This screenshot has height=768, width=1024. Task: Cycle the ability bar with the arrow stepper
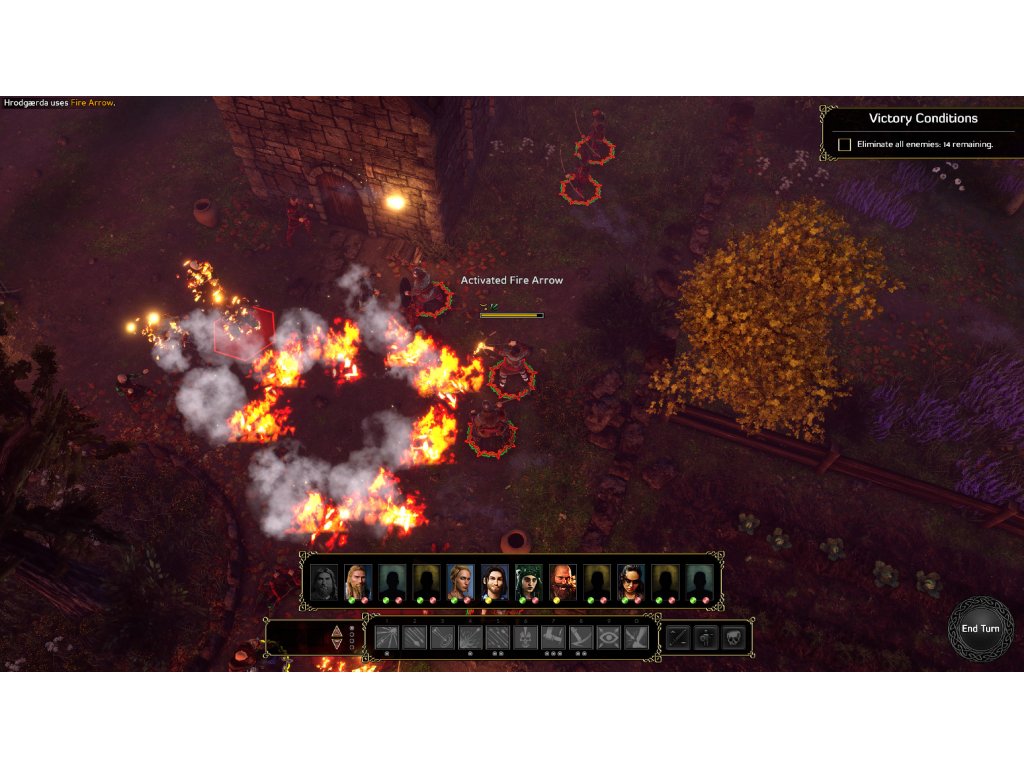click(x=338, y=638)
